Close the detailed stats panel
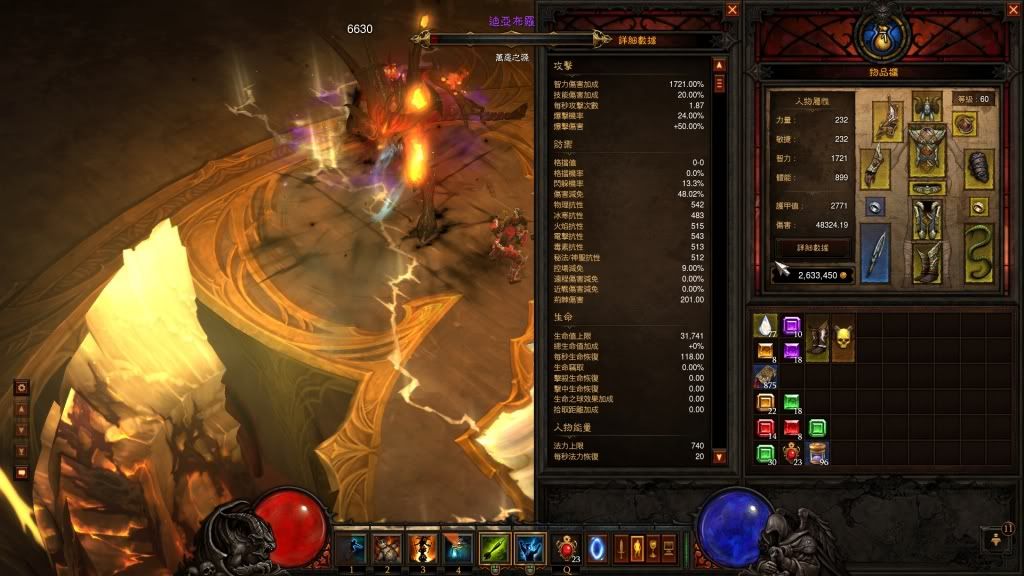The height and width of the screenshot is (576, 1024). (x=733, y=9)
